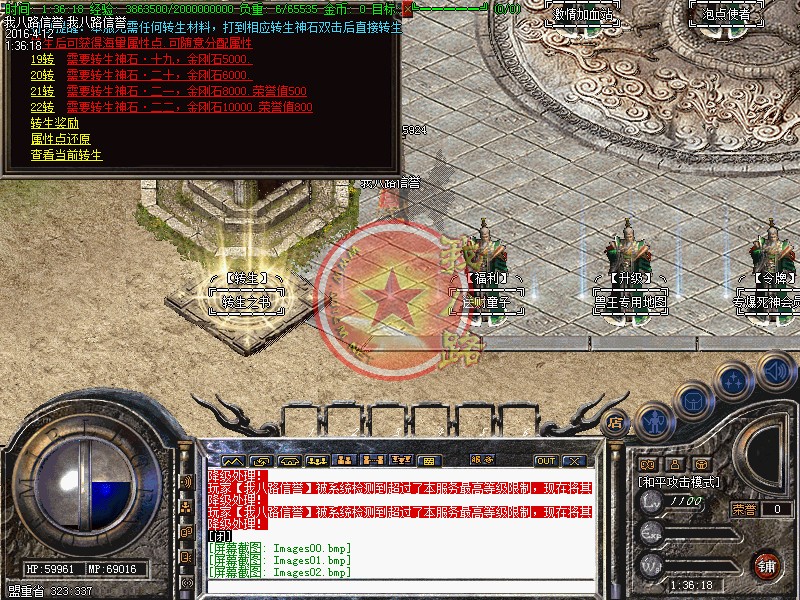The height and width of the screenshot is (600, 800).
Task: Open the skills sparkle icon
Action: [x=735, y=380]
